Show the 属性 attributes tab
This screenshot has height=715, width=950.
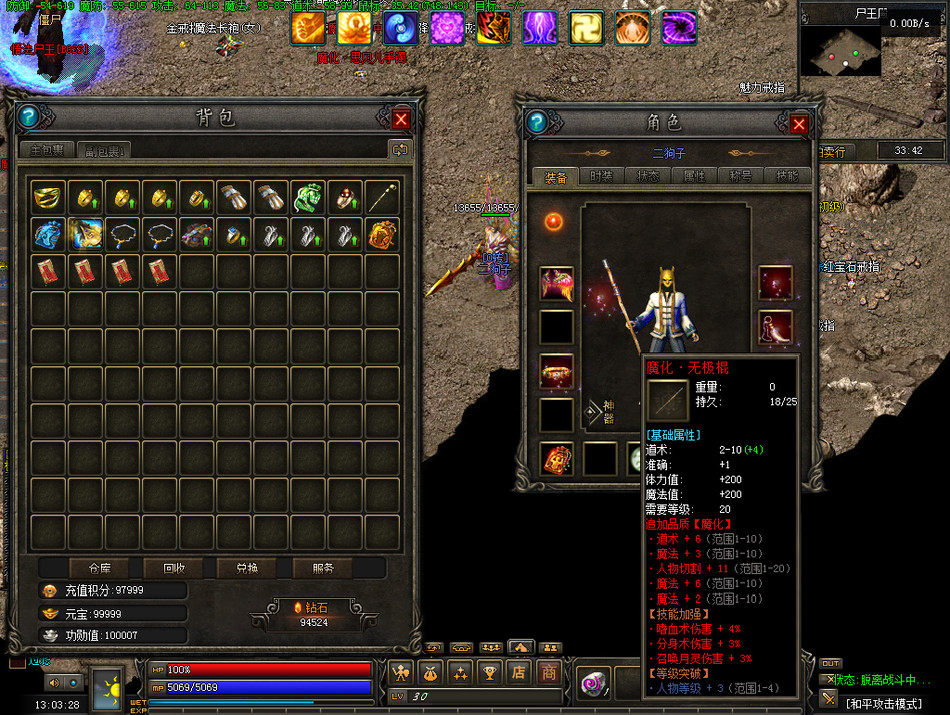coord(694,176)
